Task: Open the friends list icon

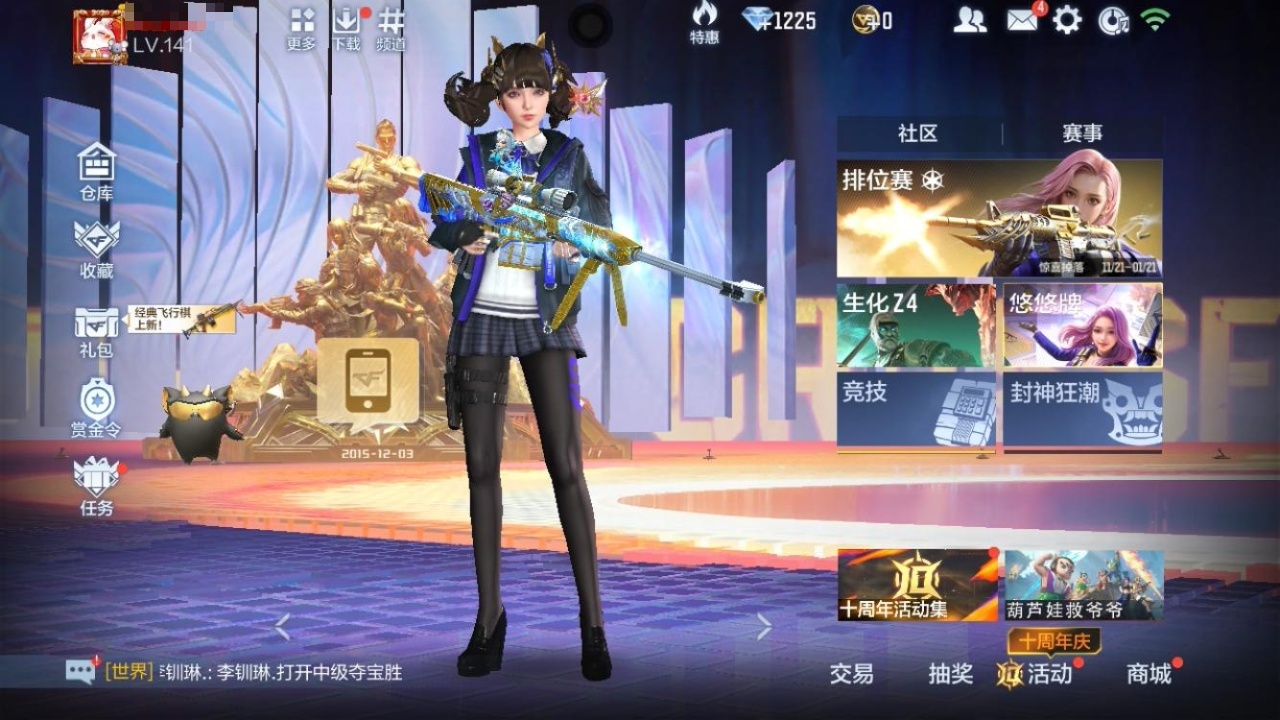Action: click(969, 20)
